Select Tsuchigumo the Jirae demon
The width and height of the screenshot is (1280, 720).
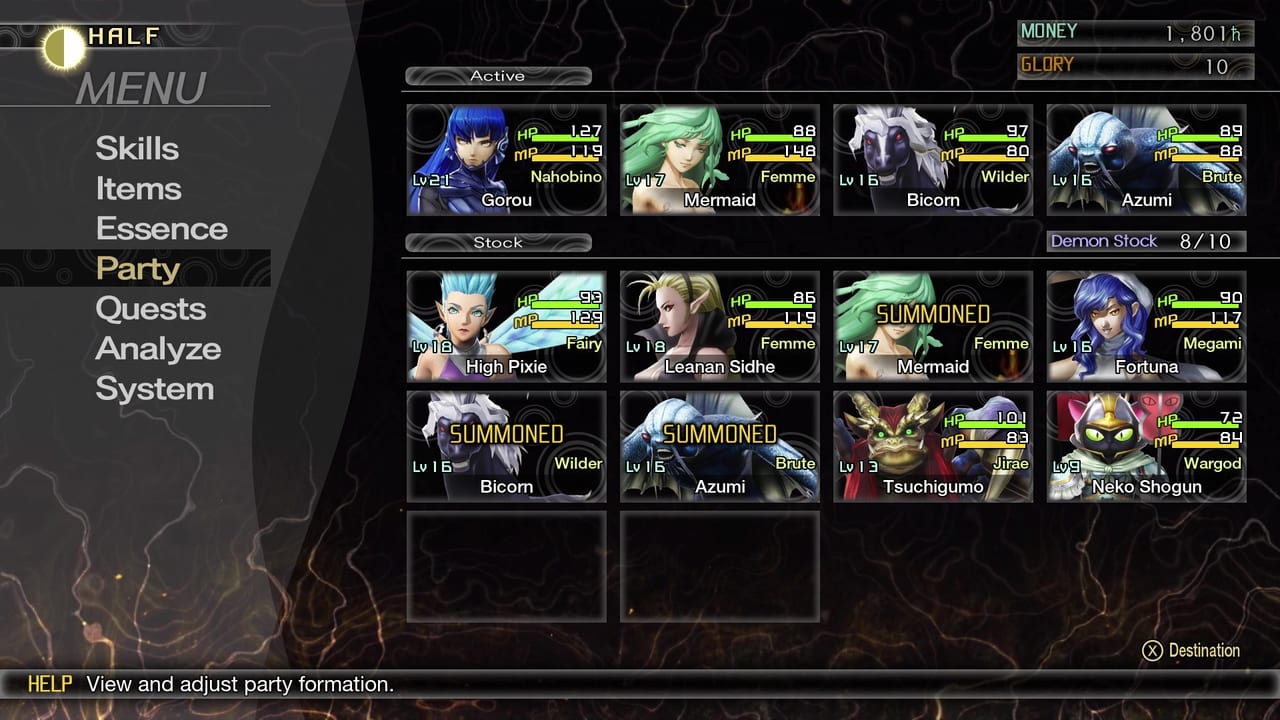932,445
